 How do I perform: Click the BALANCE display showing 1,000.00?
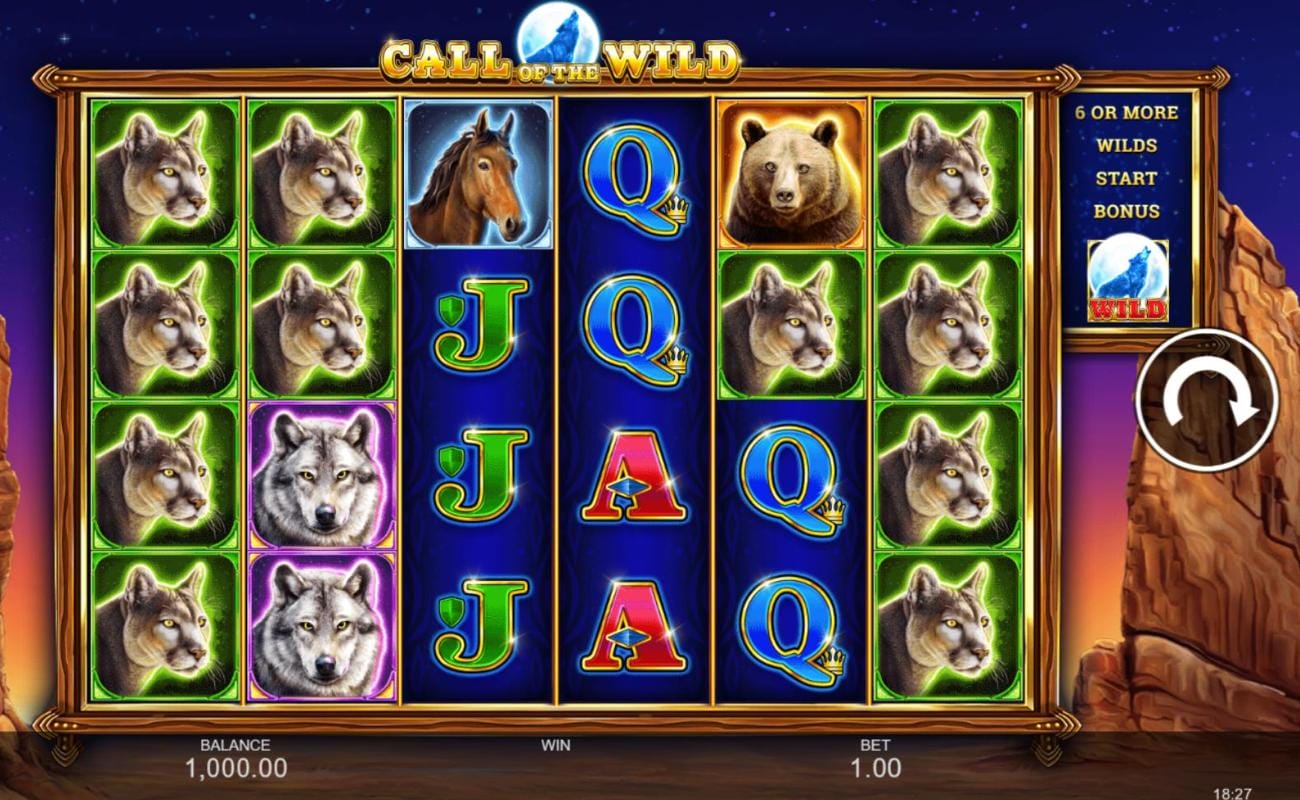click(x=237, y=758)
